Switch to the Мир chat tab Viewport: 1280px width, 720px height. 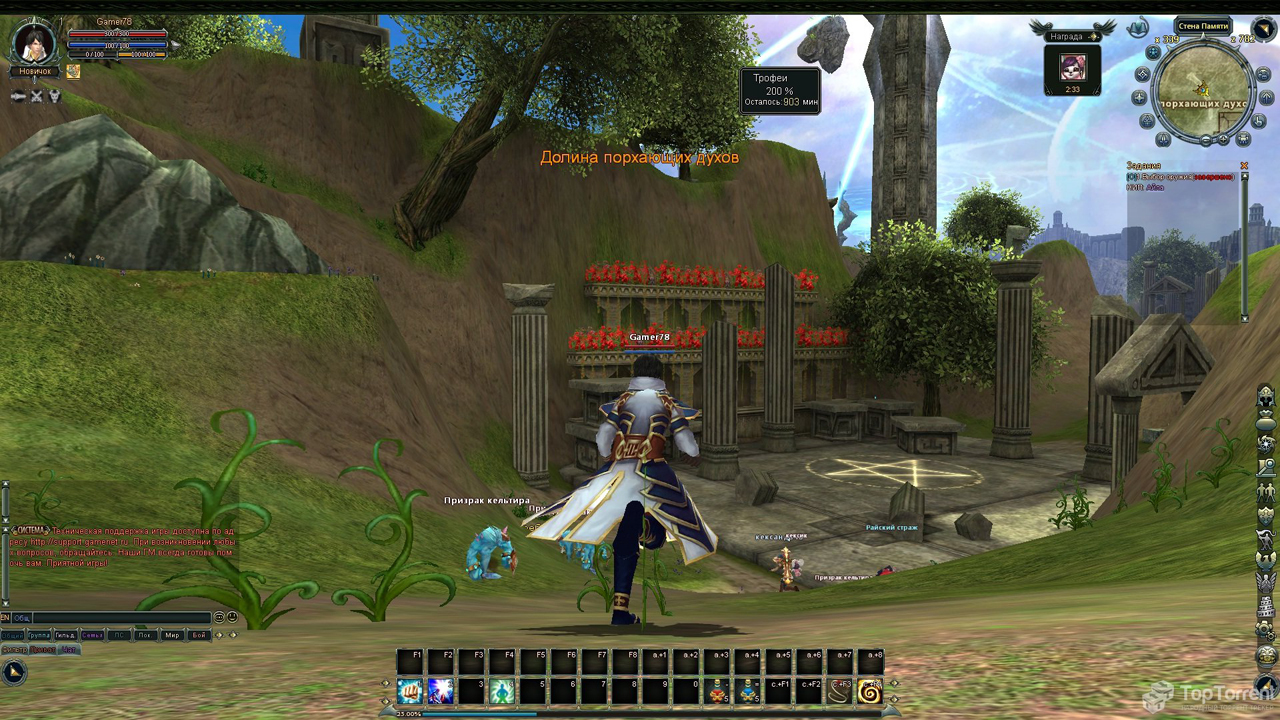[172, 635]
